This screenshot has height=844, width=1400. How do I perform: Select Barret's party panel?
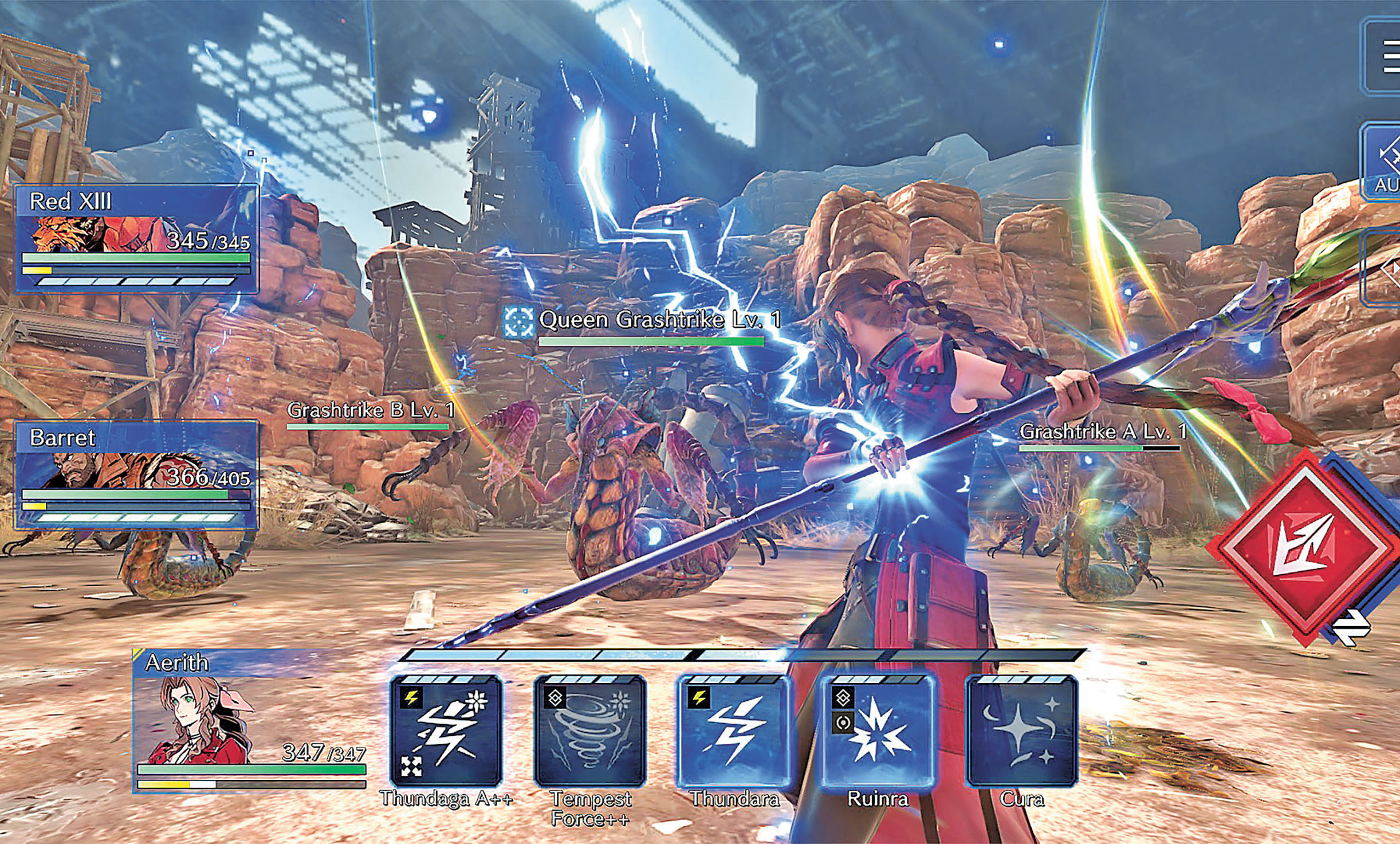coord(136,474)
